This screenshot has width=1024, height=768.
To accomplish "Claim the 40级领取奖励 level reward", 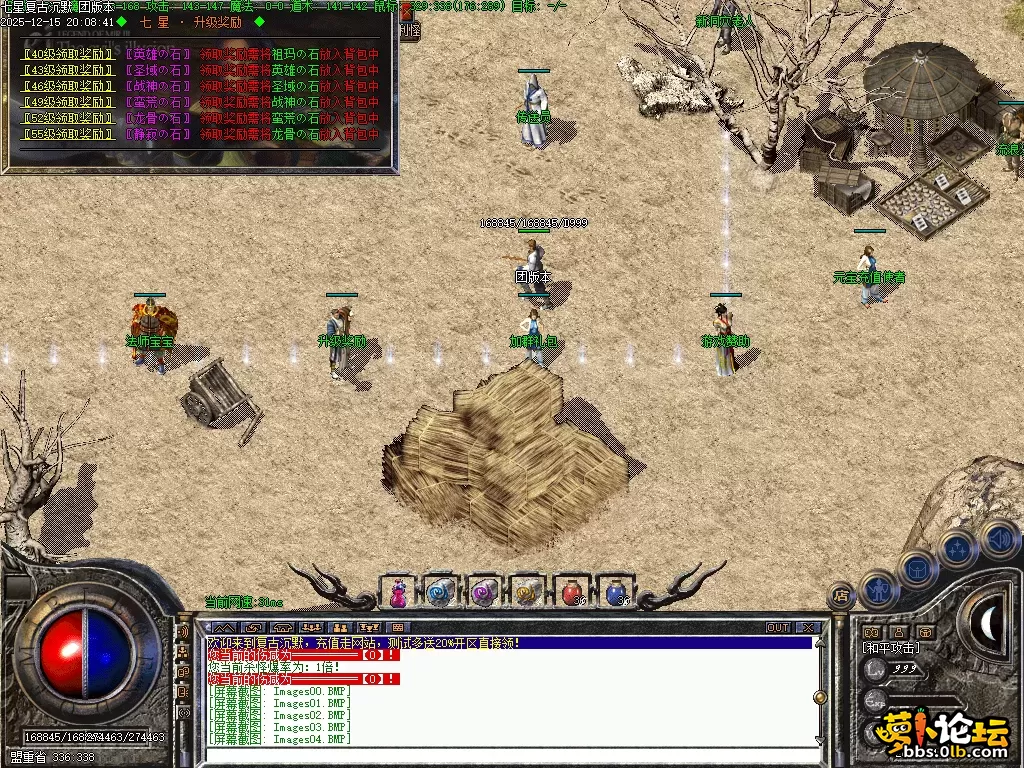I will pyautogui.click(x=67, y=54).
